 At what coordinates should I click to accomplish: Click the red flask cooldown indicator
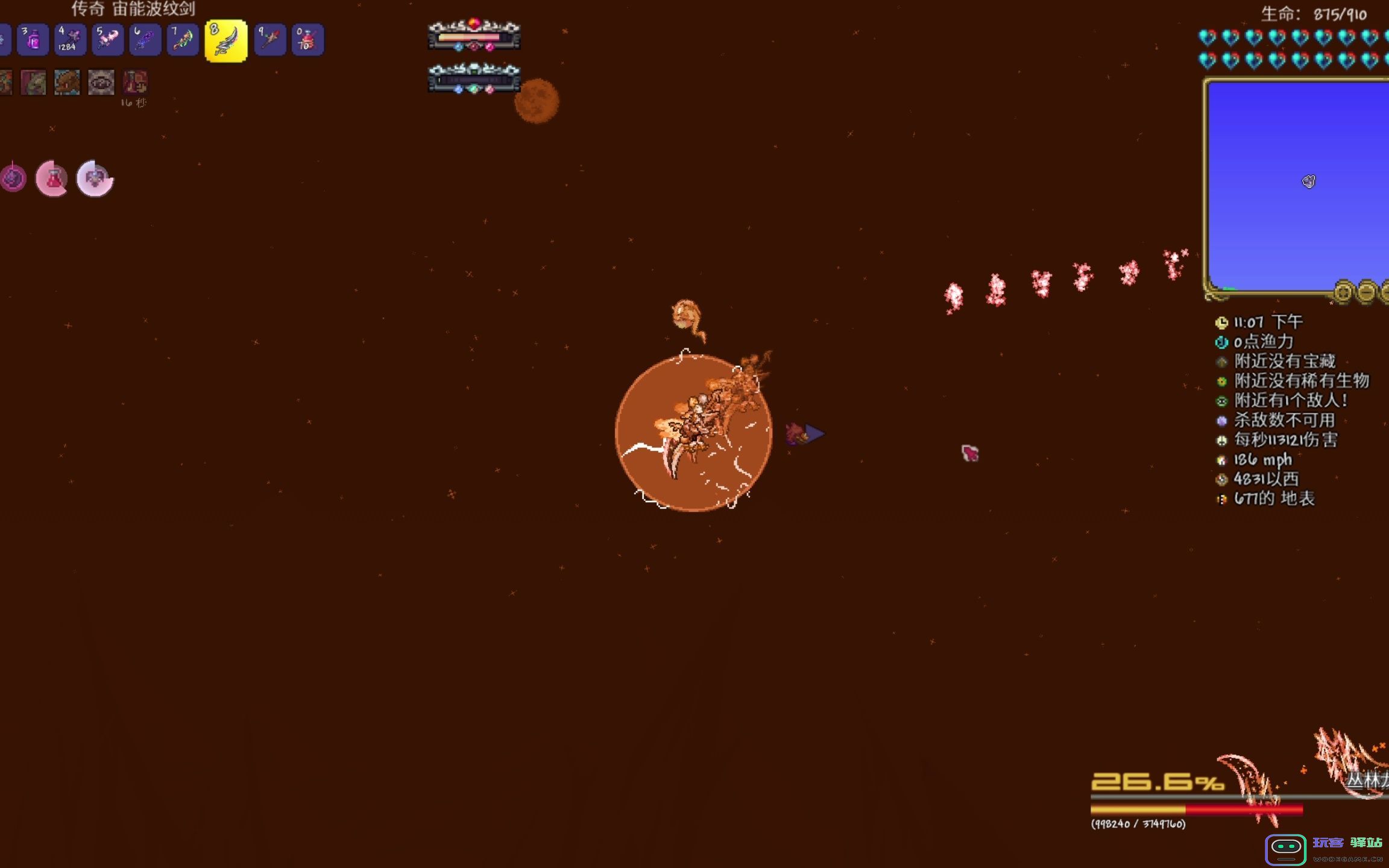click(52, 178)
